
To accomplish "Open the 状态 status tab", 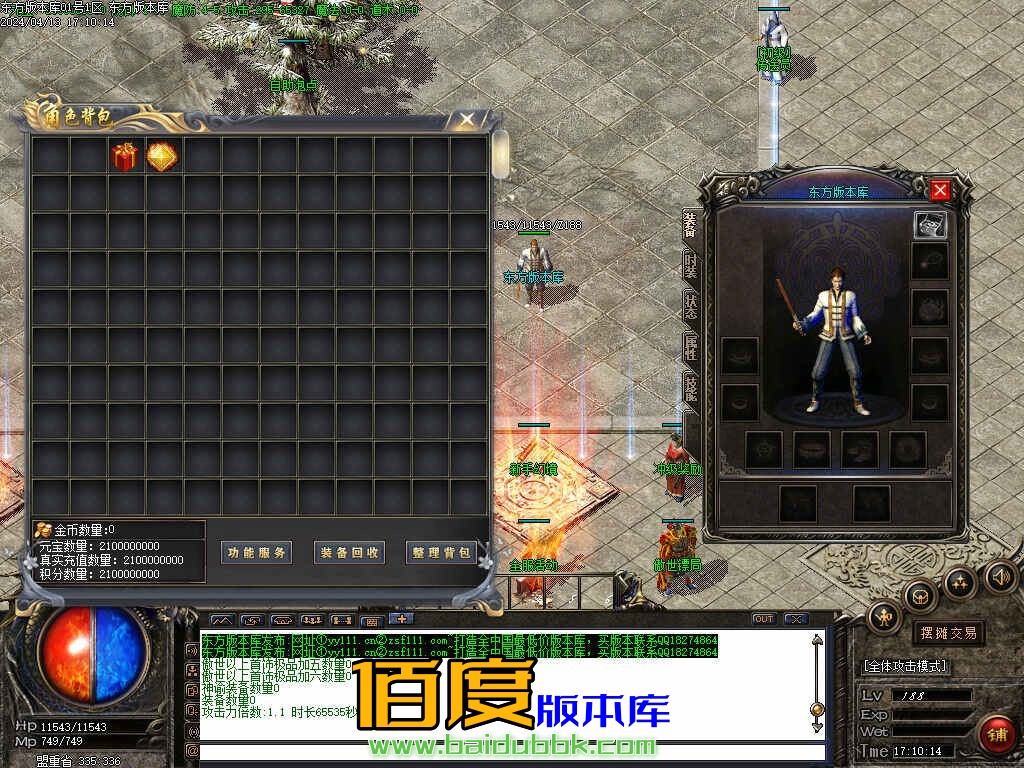I will [x=691, y=306].
